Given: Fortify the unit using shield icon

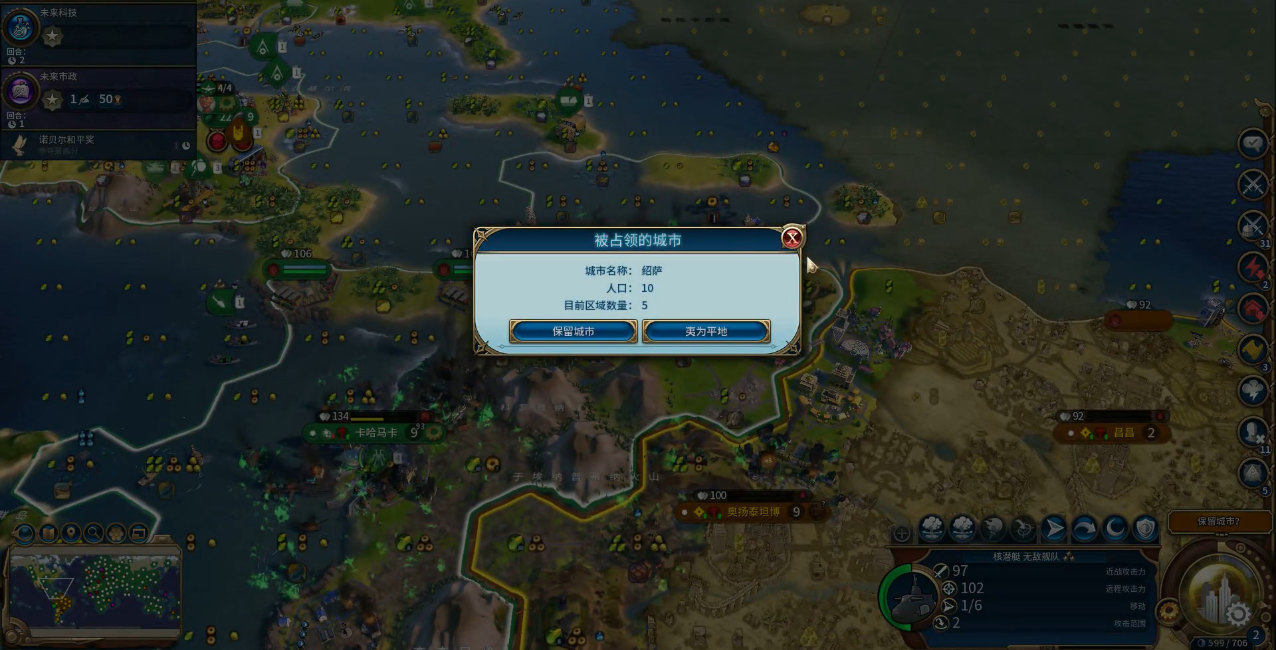Looking at the screenshot, I should click(1145, 527).
